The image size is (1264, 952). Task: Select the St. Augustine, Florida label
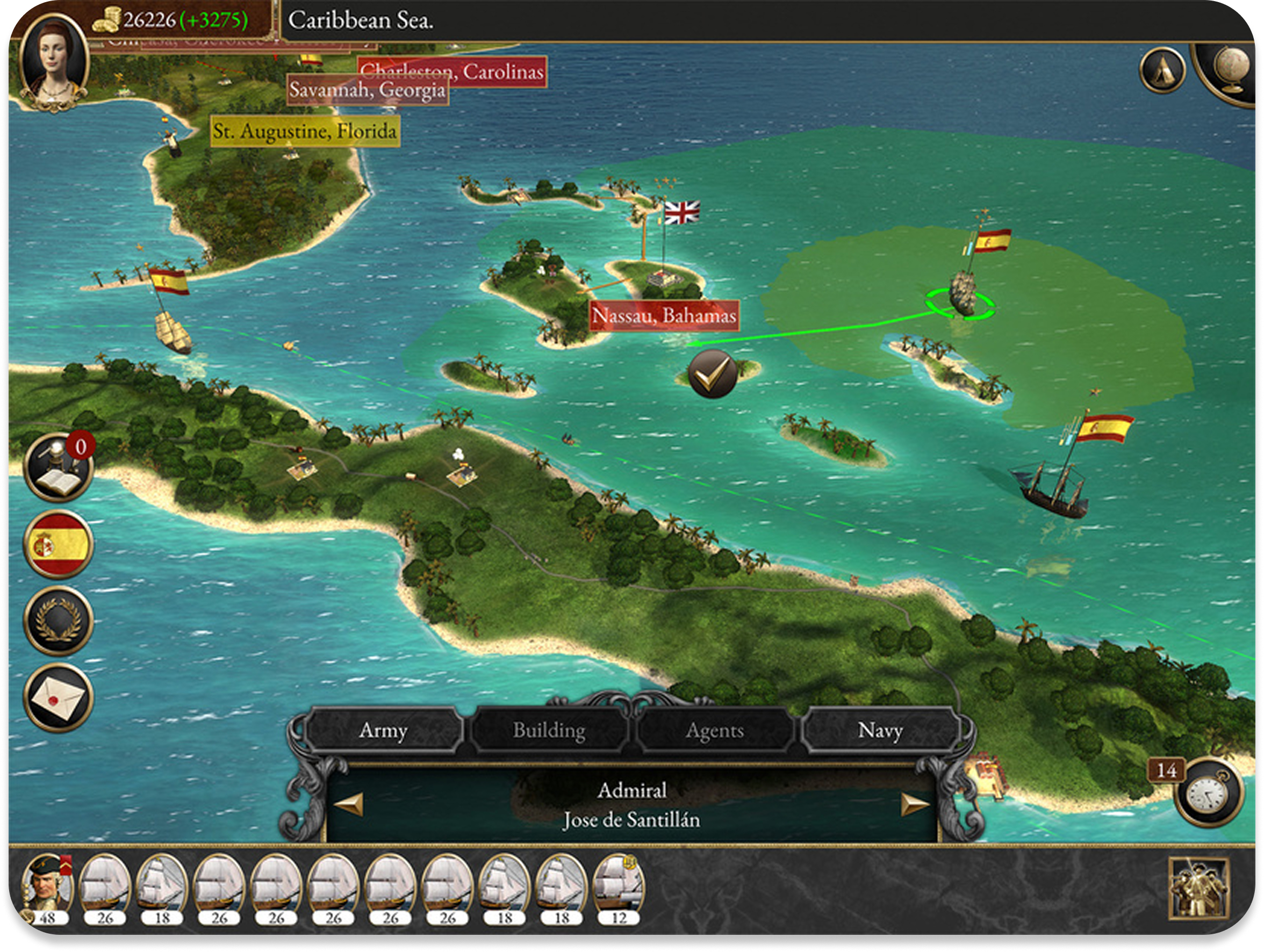305,131
